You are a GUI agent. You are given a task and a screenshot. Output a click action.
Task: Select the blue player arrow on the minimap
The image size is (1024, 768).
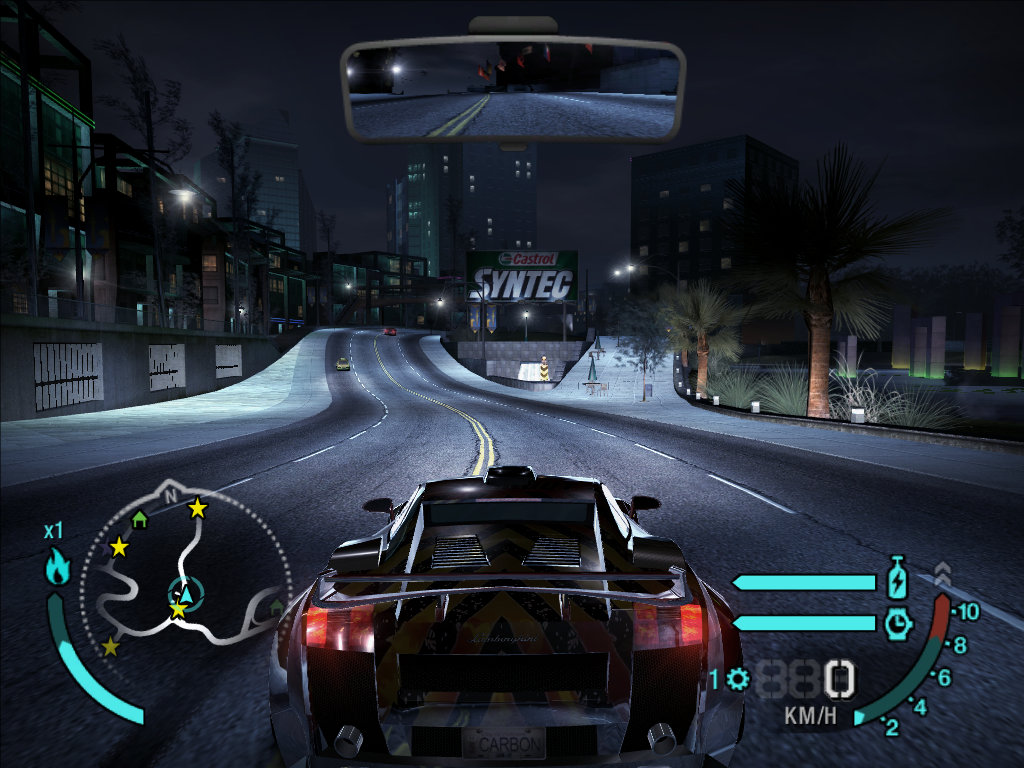tap(184, 594)
